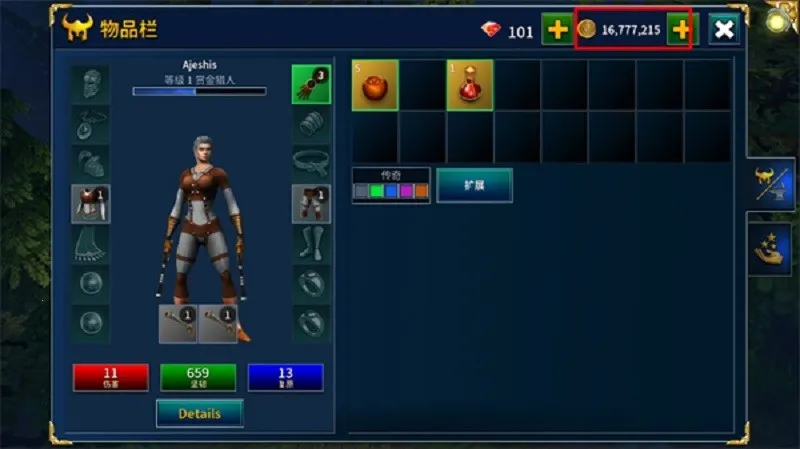The width and height of the screenshot is (800, 449).
Task: Buy more red gems with the plus button
Action: coord(556,29)
